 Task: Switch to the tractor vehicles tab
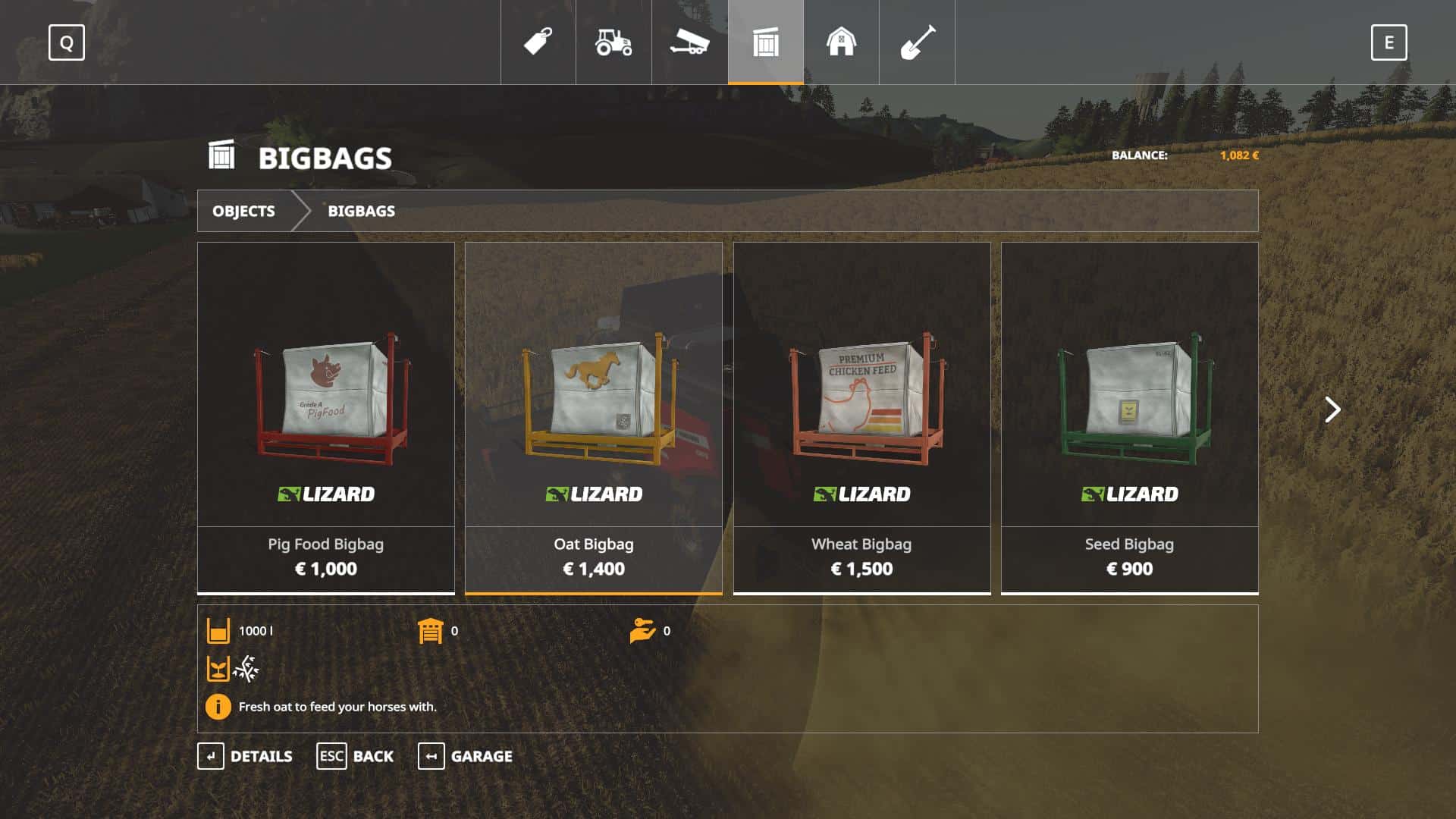pos(613,42)
